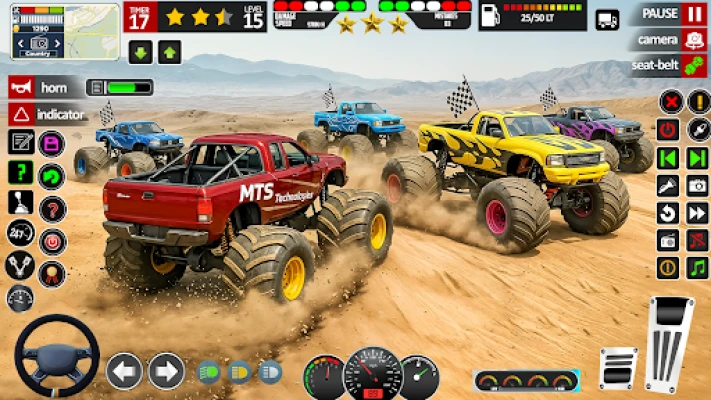Step on the accelerator pedal

click(x=670, y=343)
